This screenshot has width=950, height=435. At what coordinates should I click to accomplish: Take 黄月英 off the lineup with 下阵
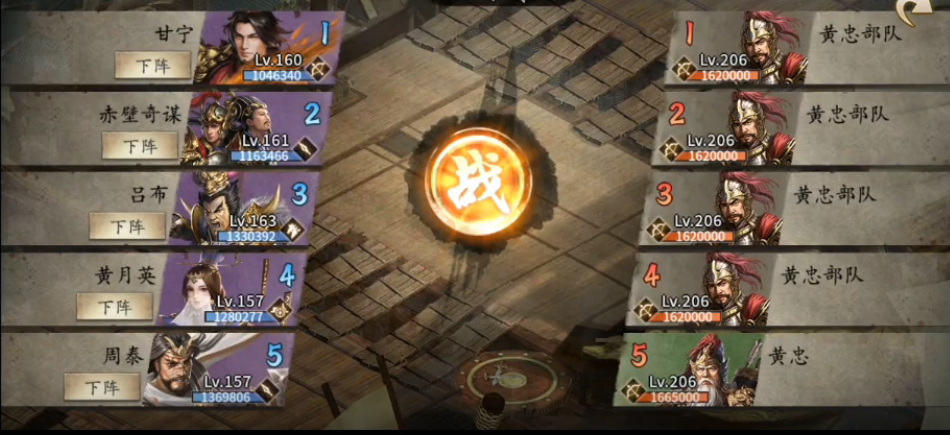click(x=115, y=305)
